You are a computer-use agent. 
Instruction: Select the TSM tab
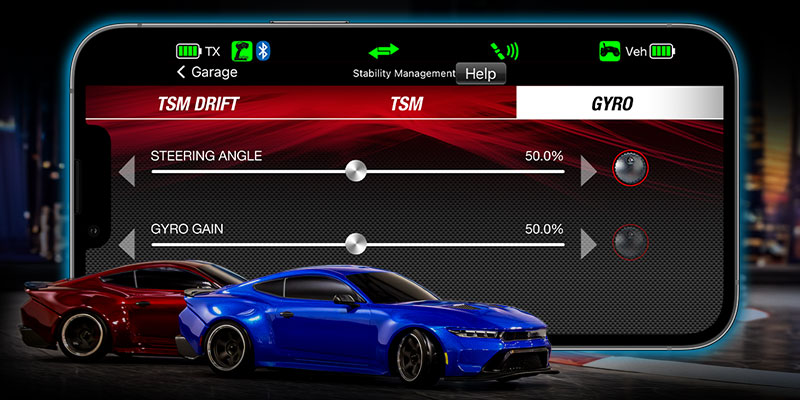pyautogui.click(x=406, y=104)
